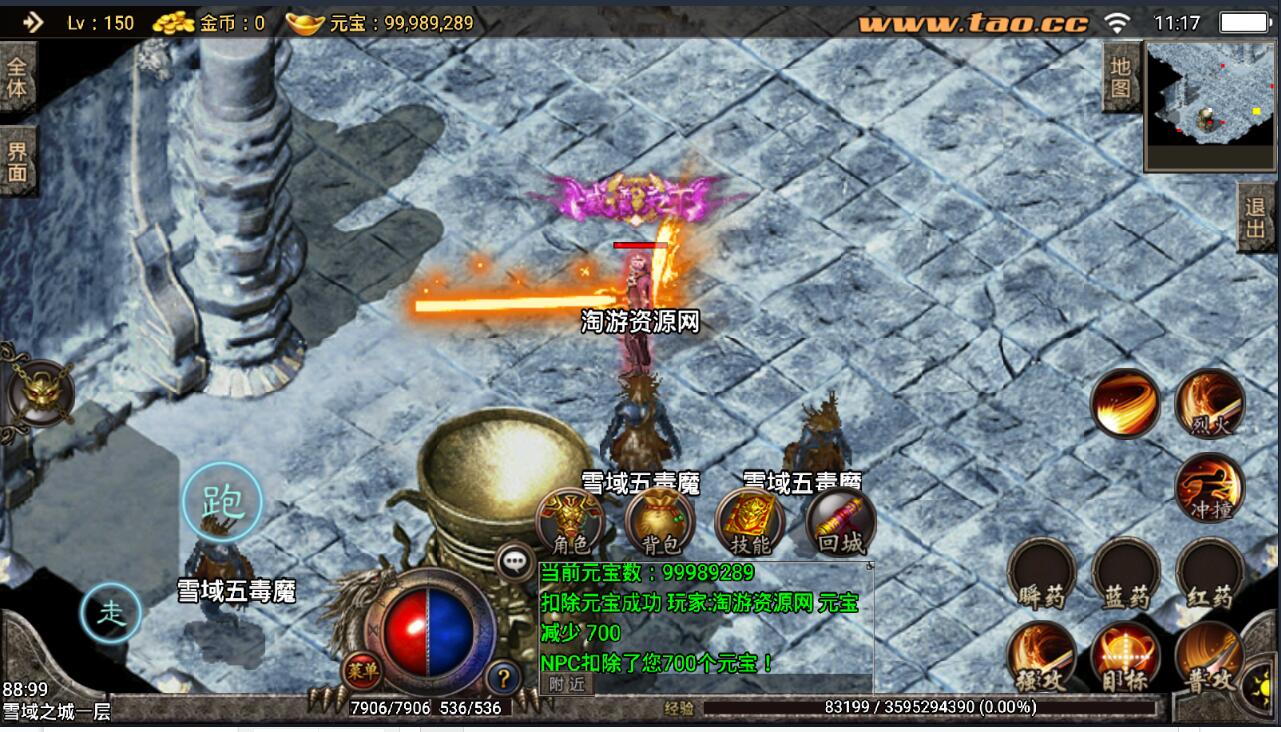The width and height of the screenshot is (1281, 732).
Task: Open the 角色 character sheet
Action: (570, 522)
